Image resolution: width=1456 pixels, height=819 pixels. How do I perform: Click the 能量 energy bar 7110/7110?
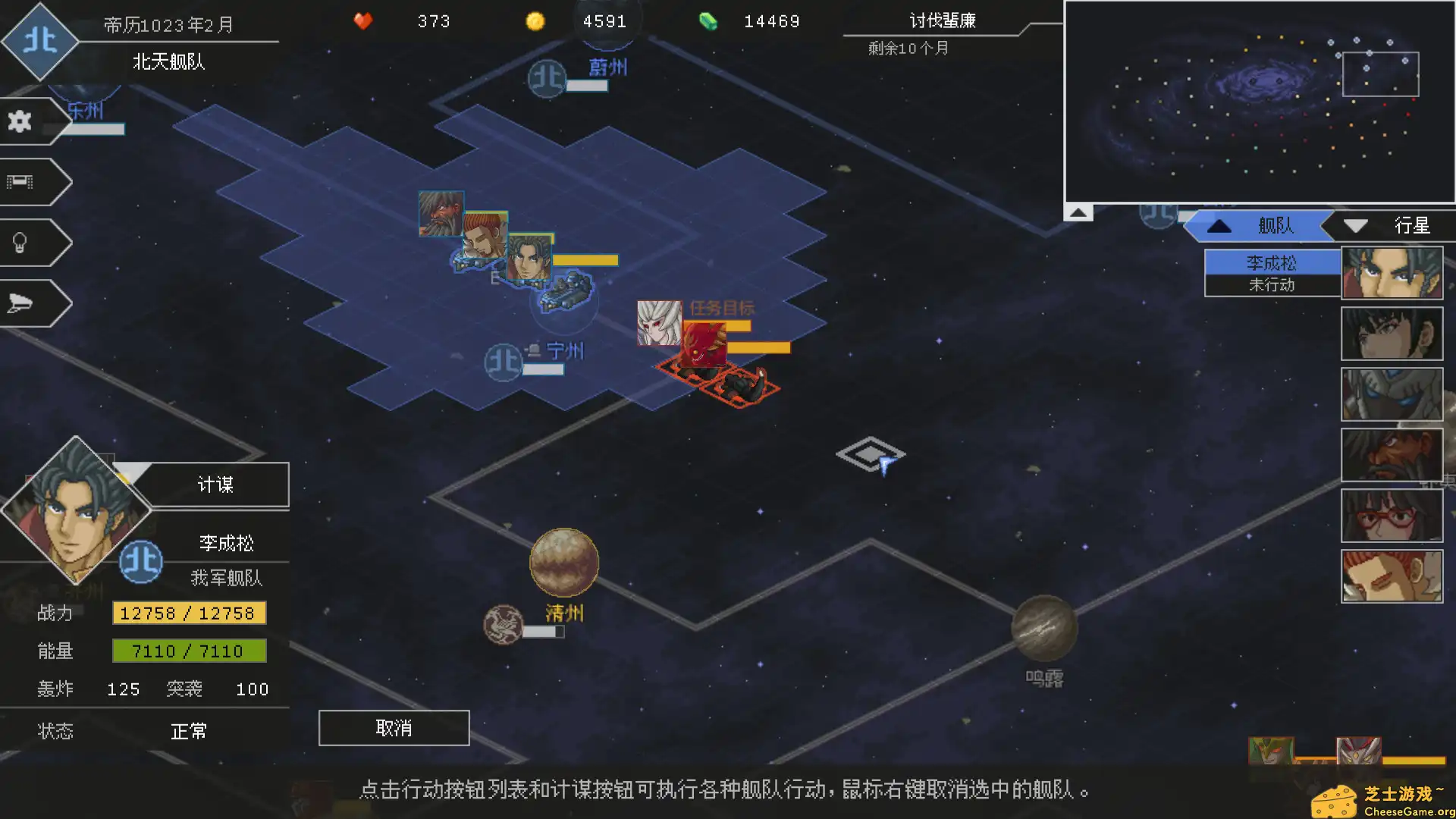(189, 651)
